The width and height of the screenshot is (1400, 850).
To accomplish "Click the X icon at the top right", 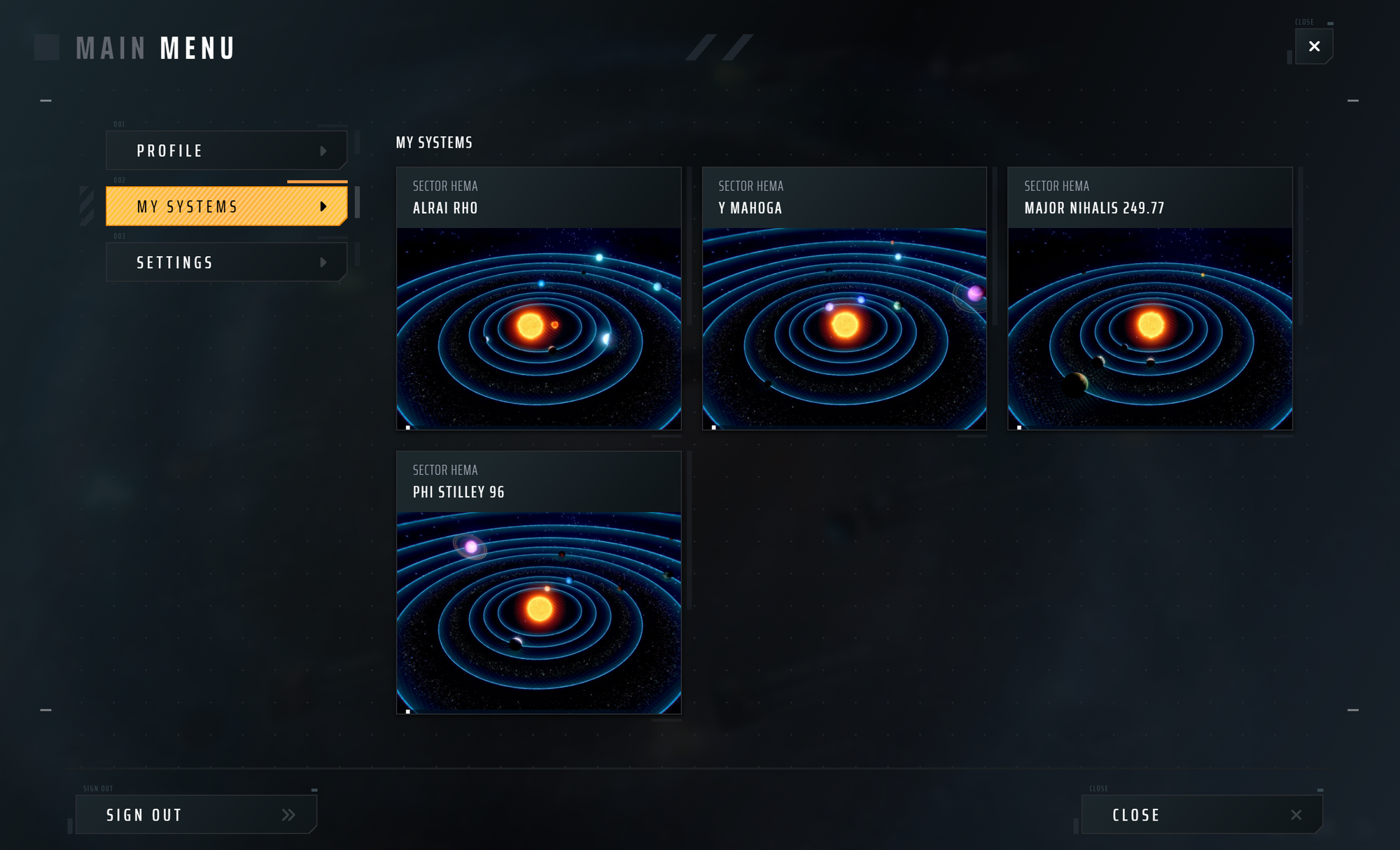I will [x=1314, y=45].
